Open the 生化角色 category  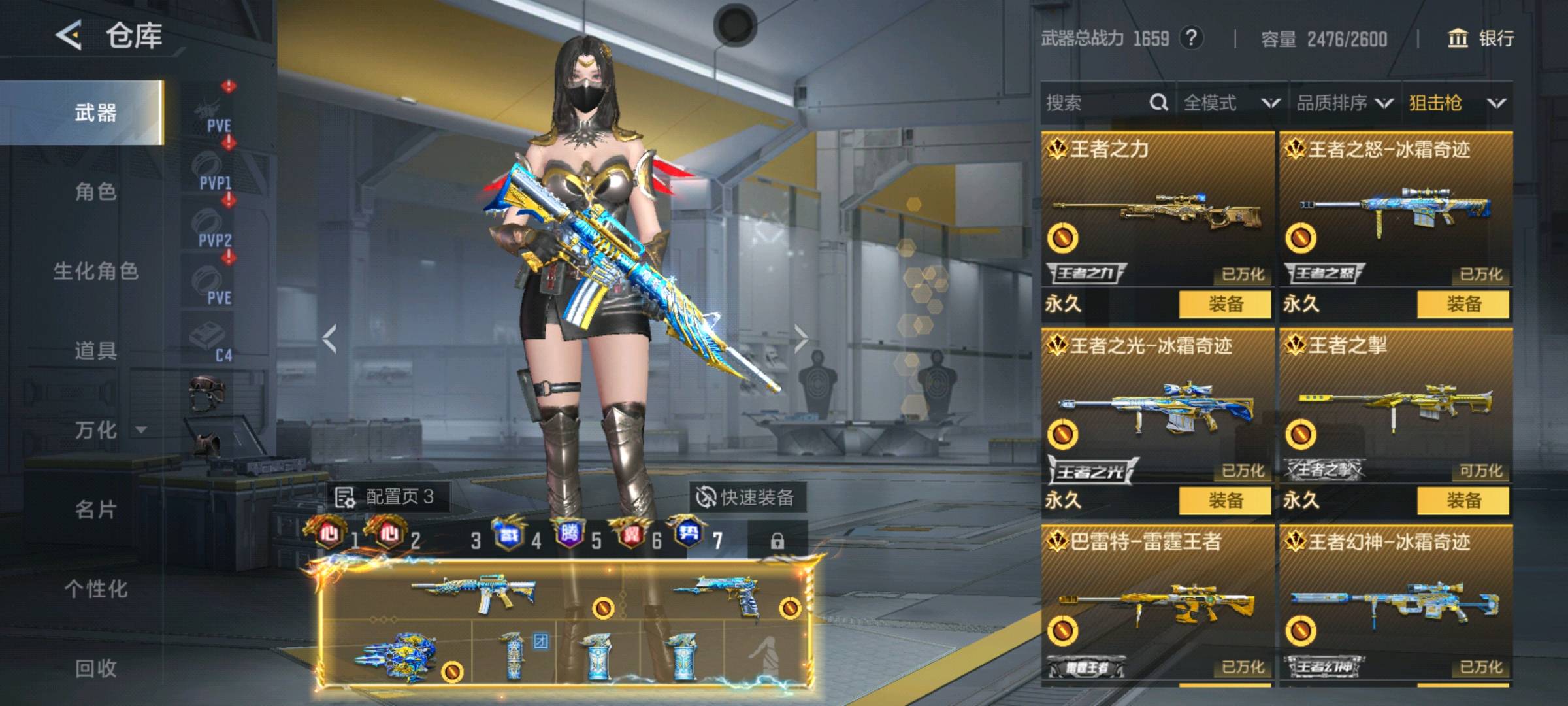(95, 271)
